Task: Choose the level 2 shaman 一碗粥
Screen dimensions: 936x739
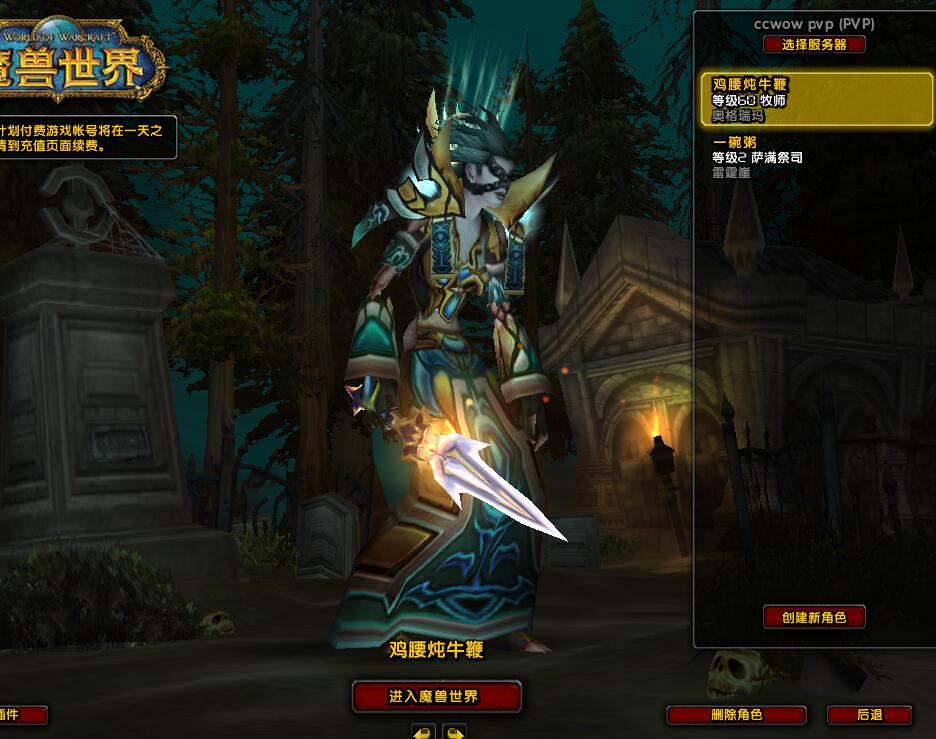Action: [x=816, y=157]
